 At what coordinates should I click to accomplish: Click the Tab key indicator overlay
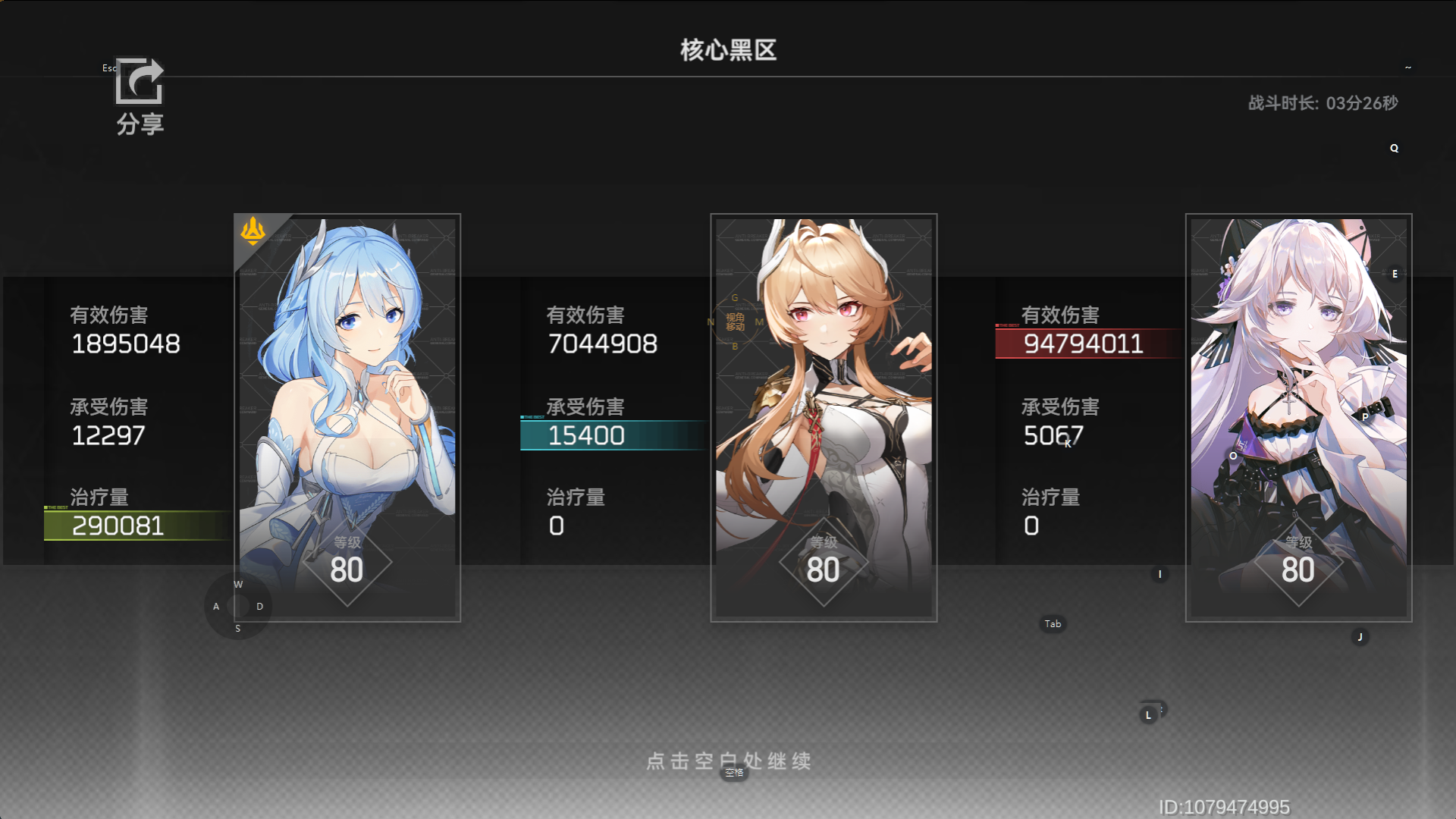(x=1052, y=623)
